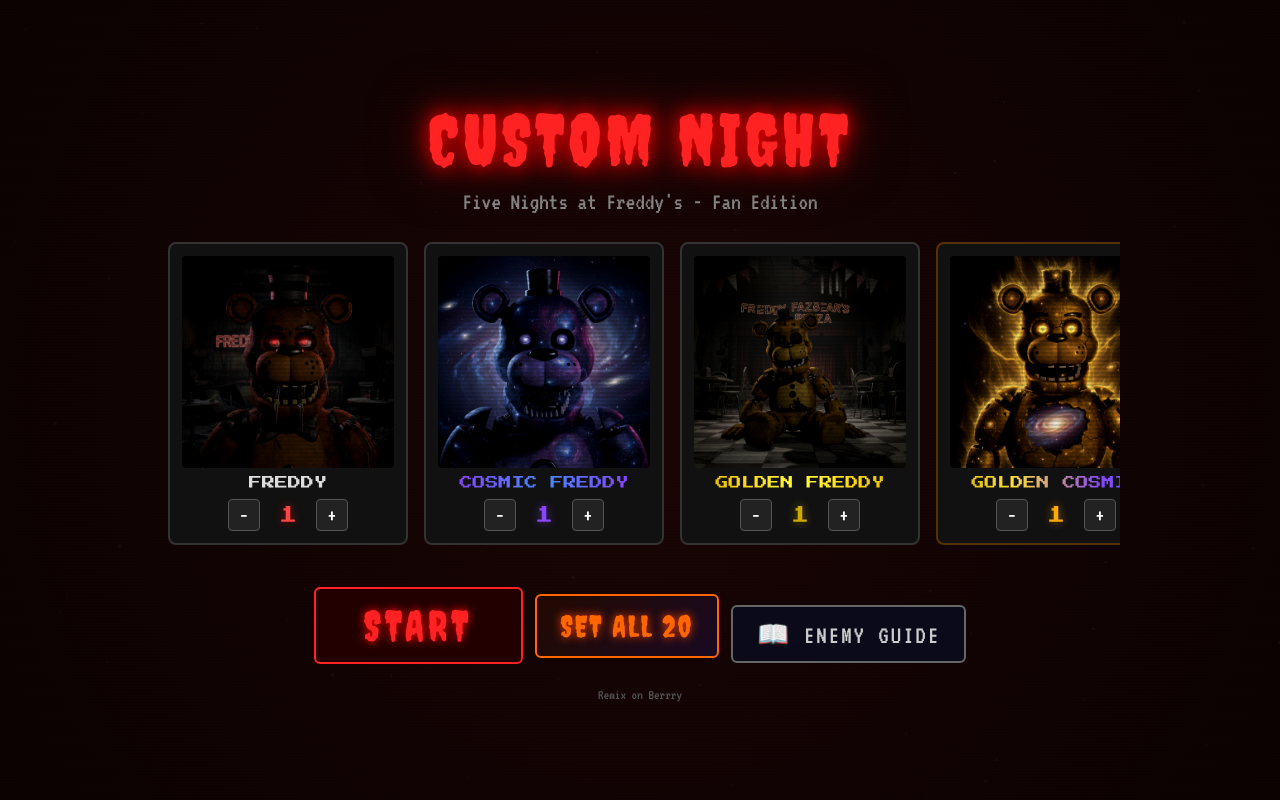Image resolution: width=1280 pixels, height=800 pixels.
Task: Click the book icon beside Enemy Guide
Action: click(771, 633)
